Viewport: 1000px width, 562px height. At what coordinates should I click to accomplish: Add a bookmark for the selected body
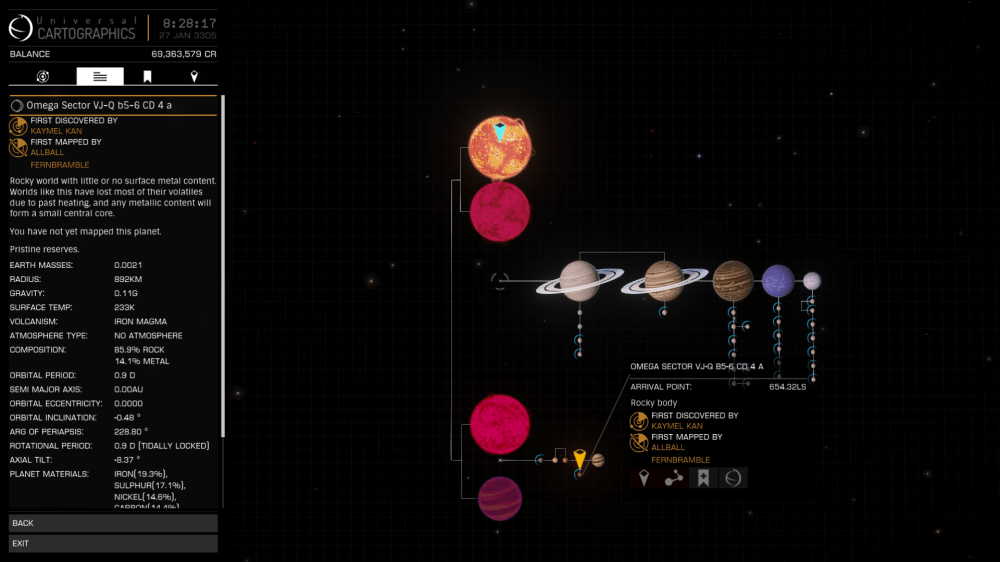coord(703,478)
